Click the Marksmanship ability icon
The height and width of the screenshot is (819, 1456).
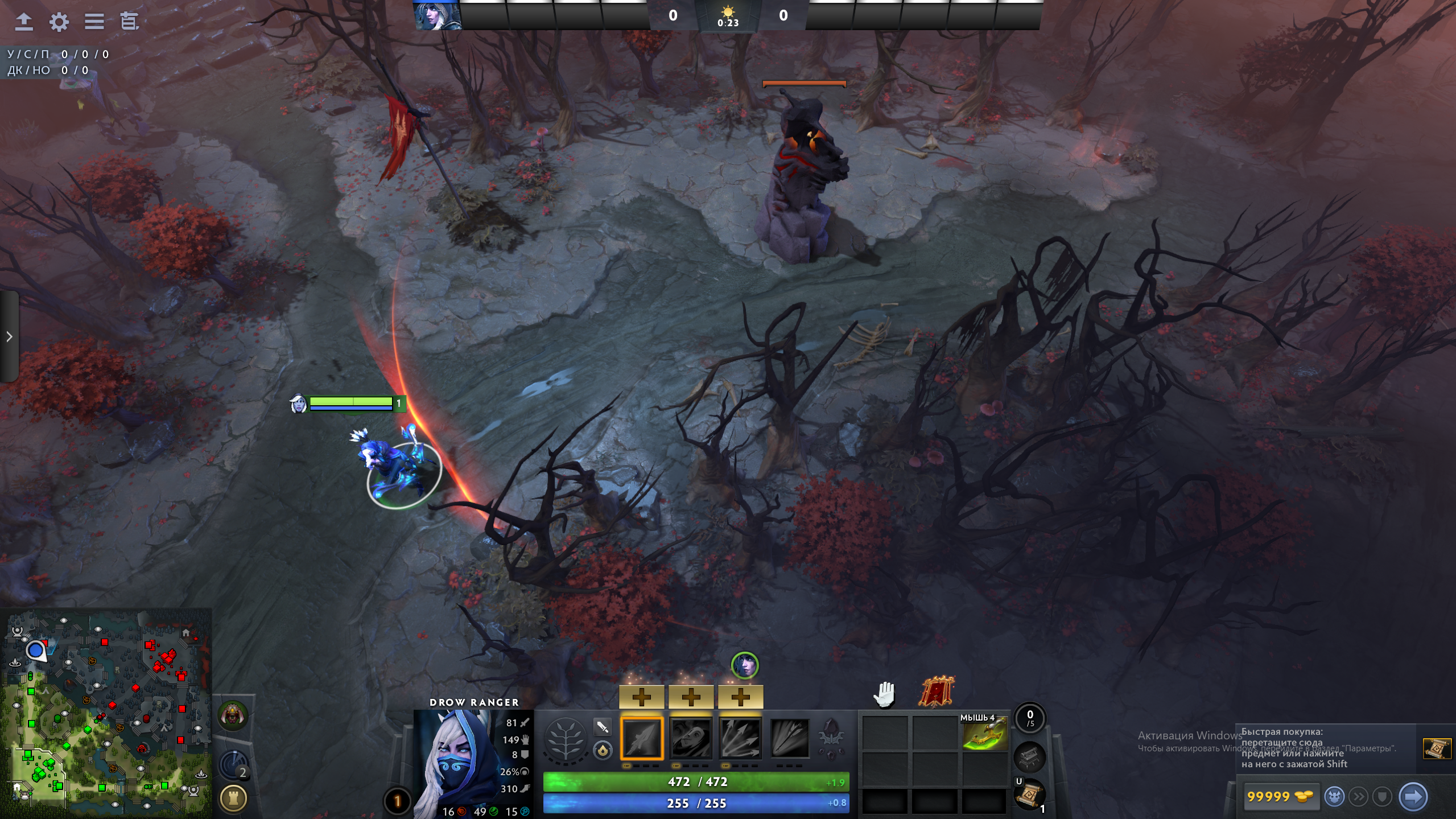click(x=790, y=738)
